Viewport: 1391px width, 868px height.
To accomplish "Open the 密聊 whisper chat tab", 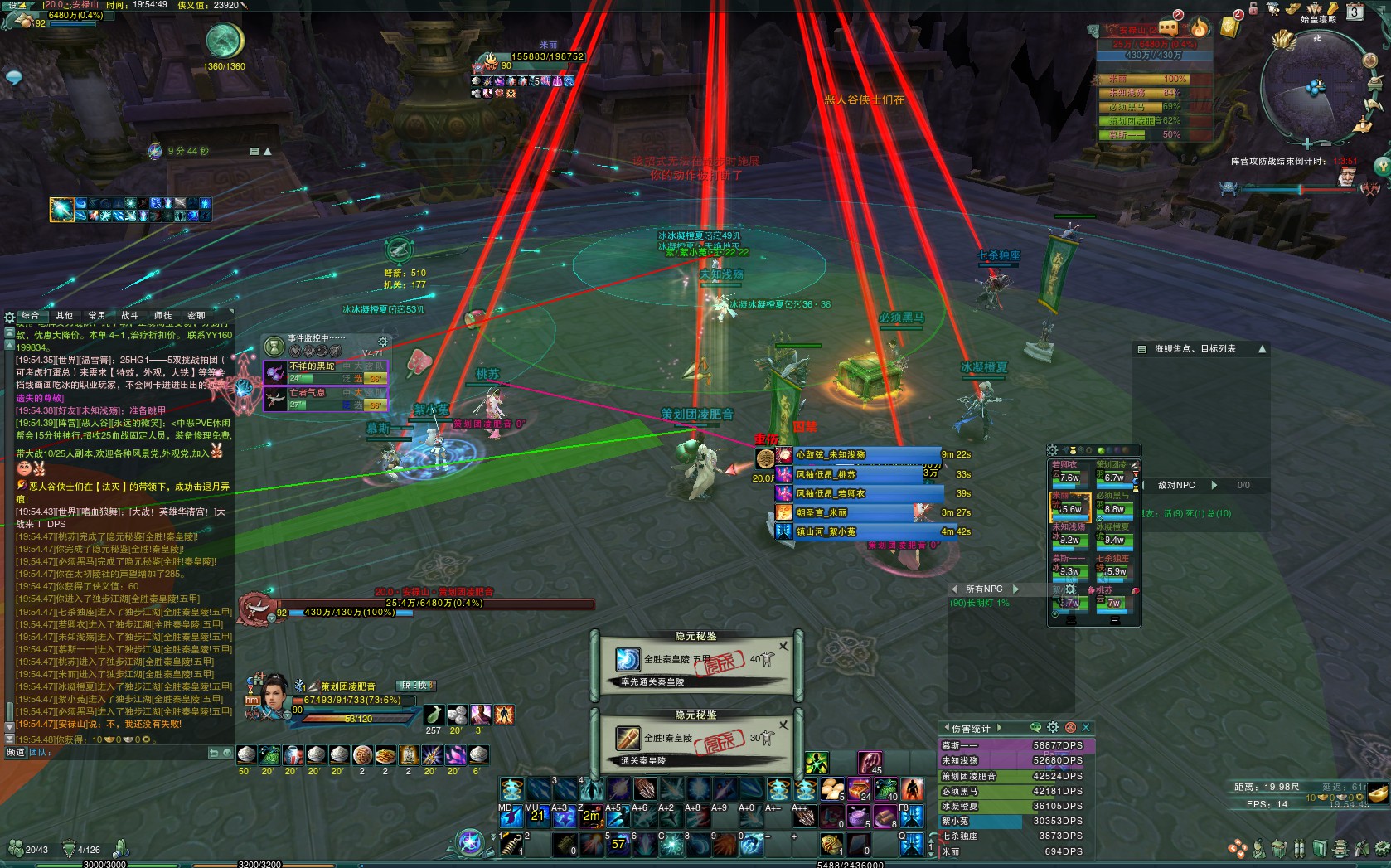I will [x=196, y=316].
